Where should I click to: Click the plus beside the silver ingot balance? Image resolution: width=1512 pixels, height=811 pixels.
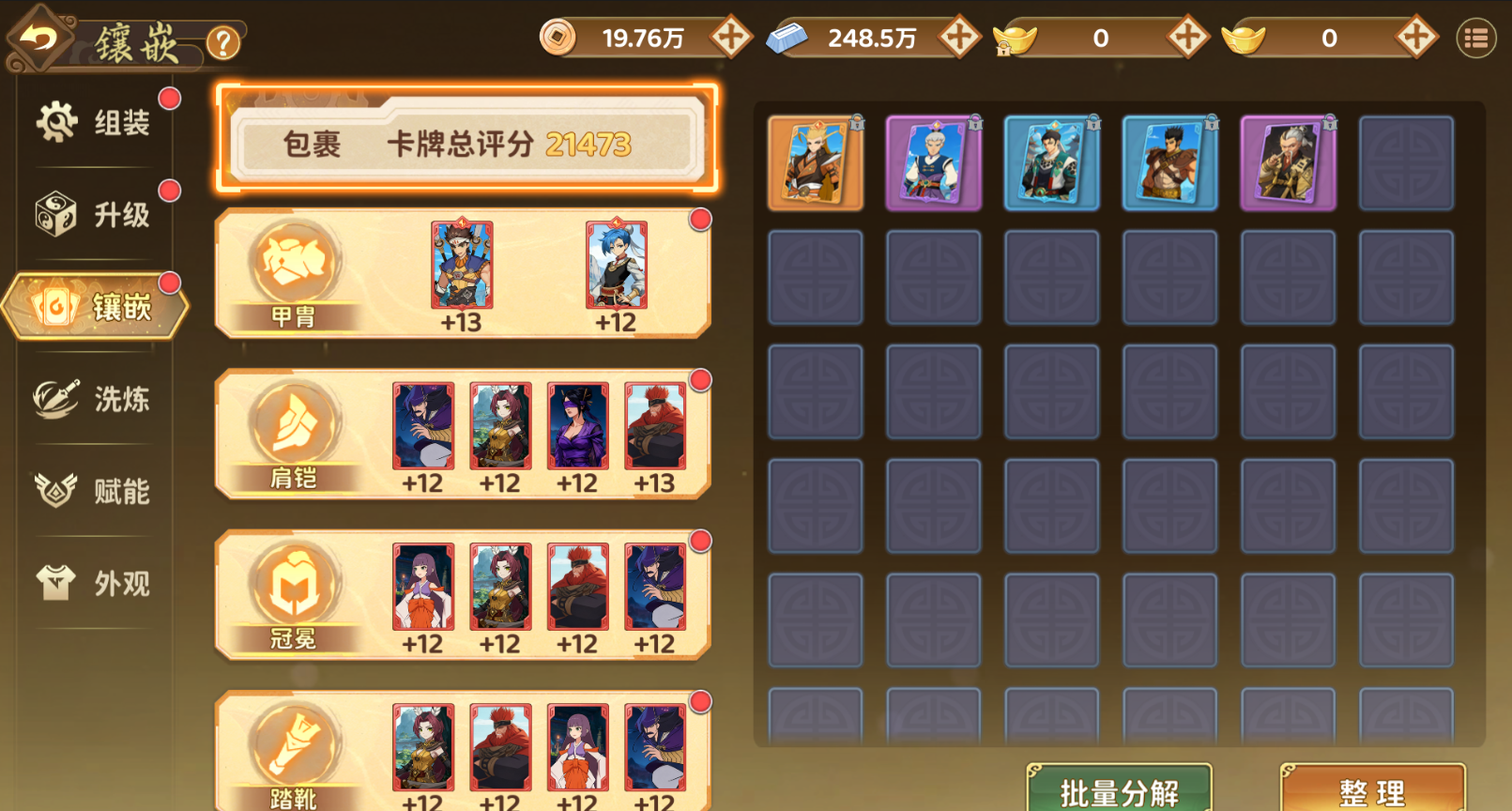pos(958,38)
